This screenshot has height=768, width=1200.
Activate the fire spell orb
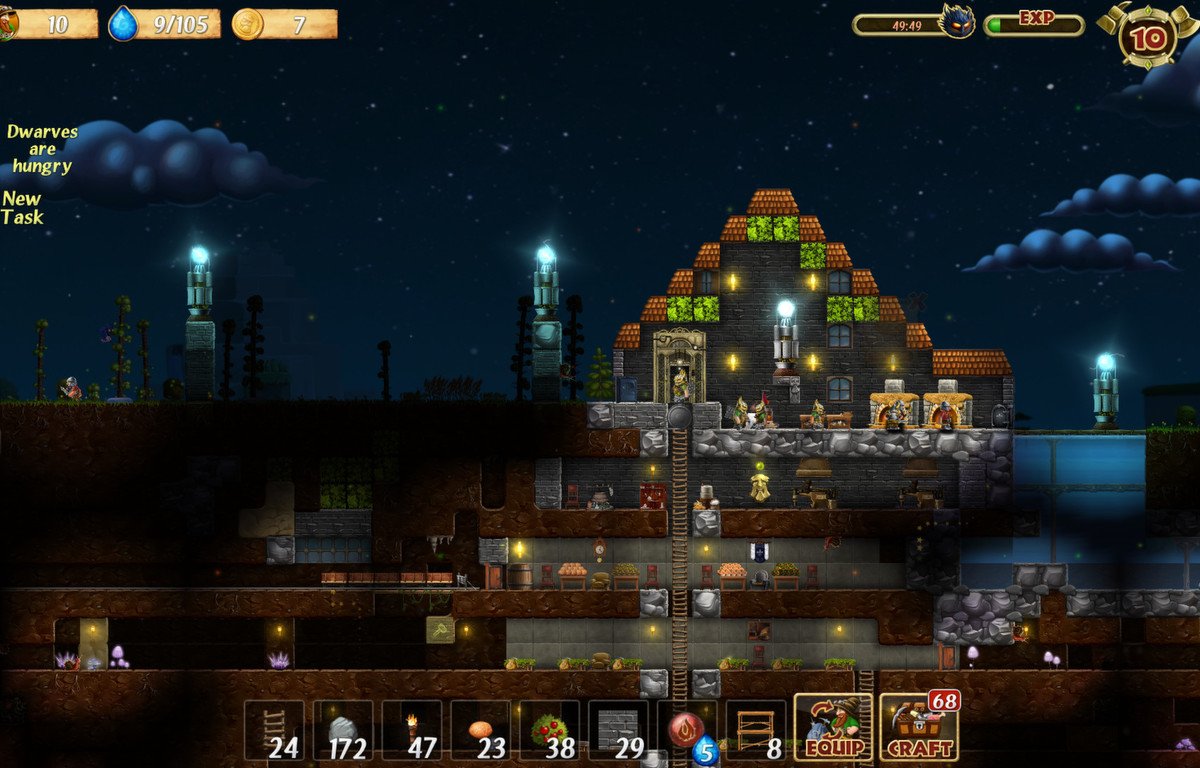point(687,730)
